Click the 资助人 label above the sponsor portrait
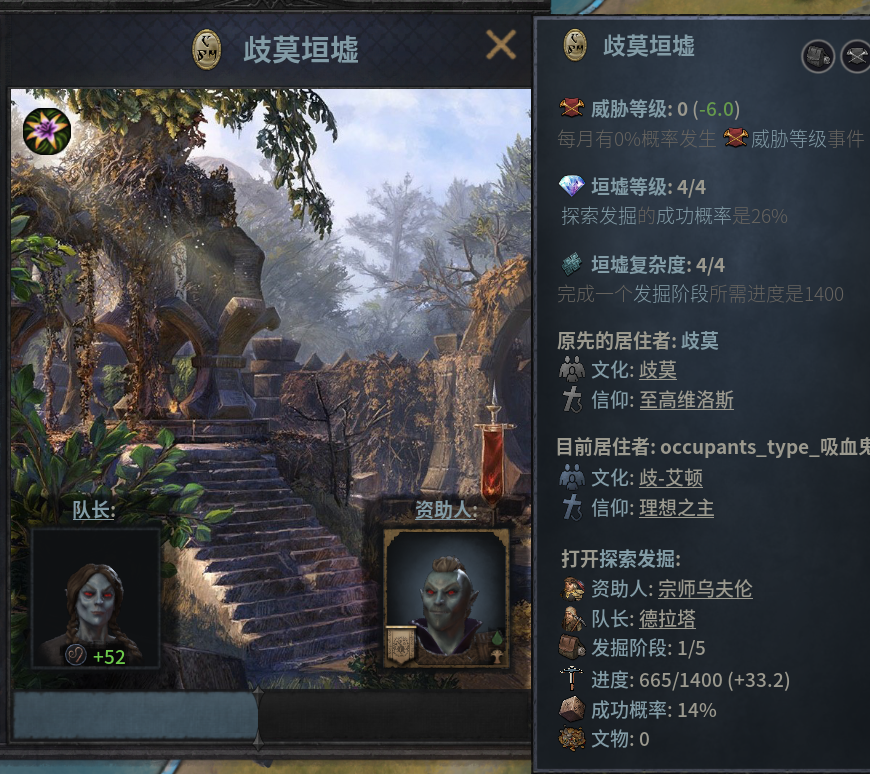The image size is (870, 774). click(446, 511)
